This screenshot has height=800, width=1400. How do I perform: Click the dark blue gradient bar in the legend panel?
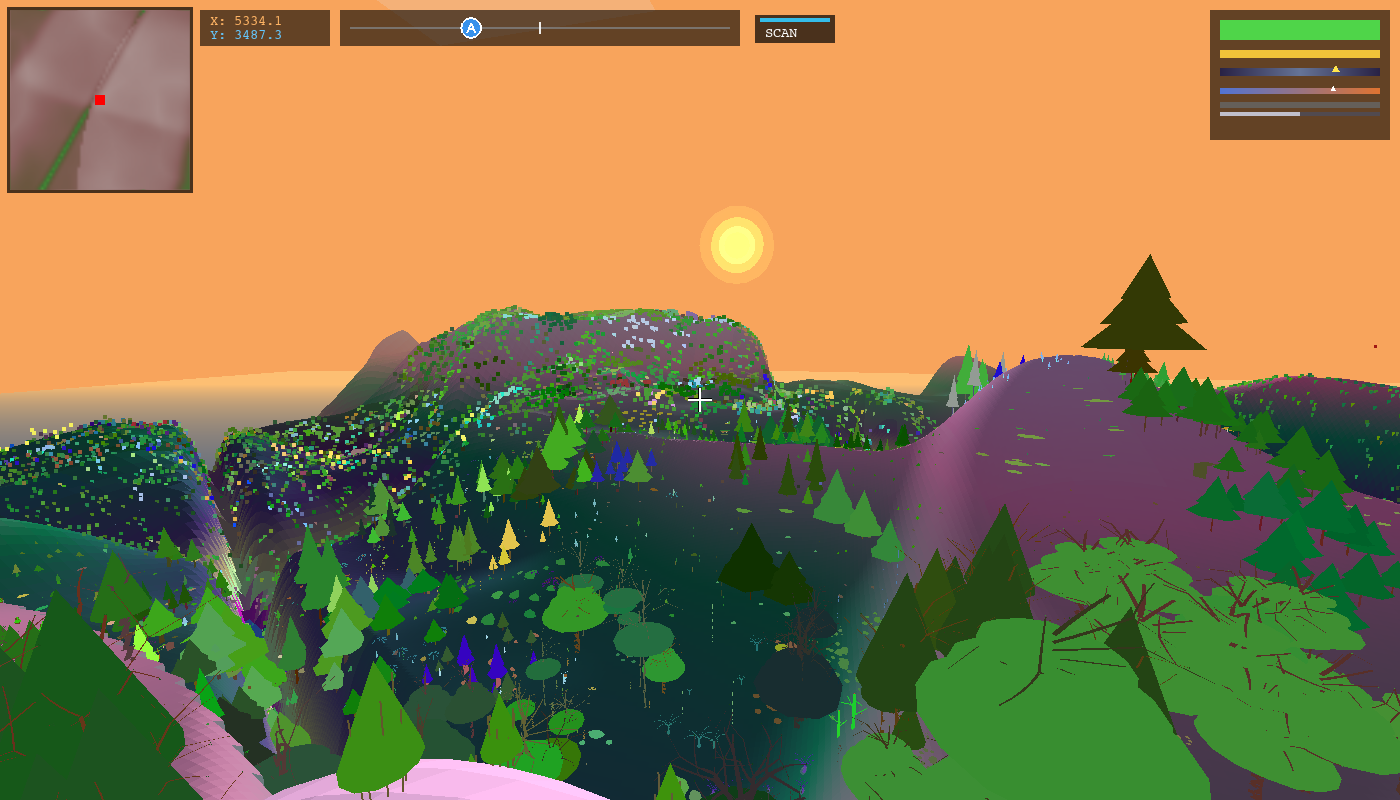pyautogui.click(x=1300, y=72)
